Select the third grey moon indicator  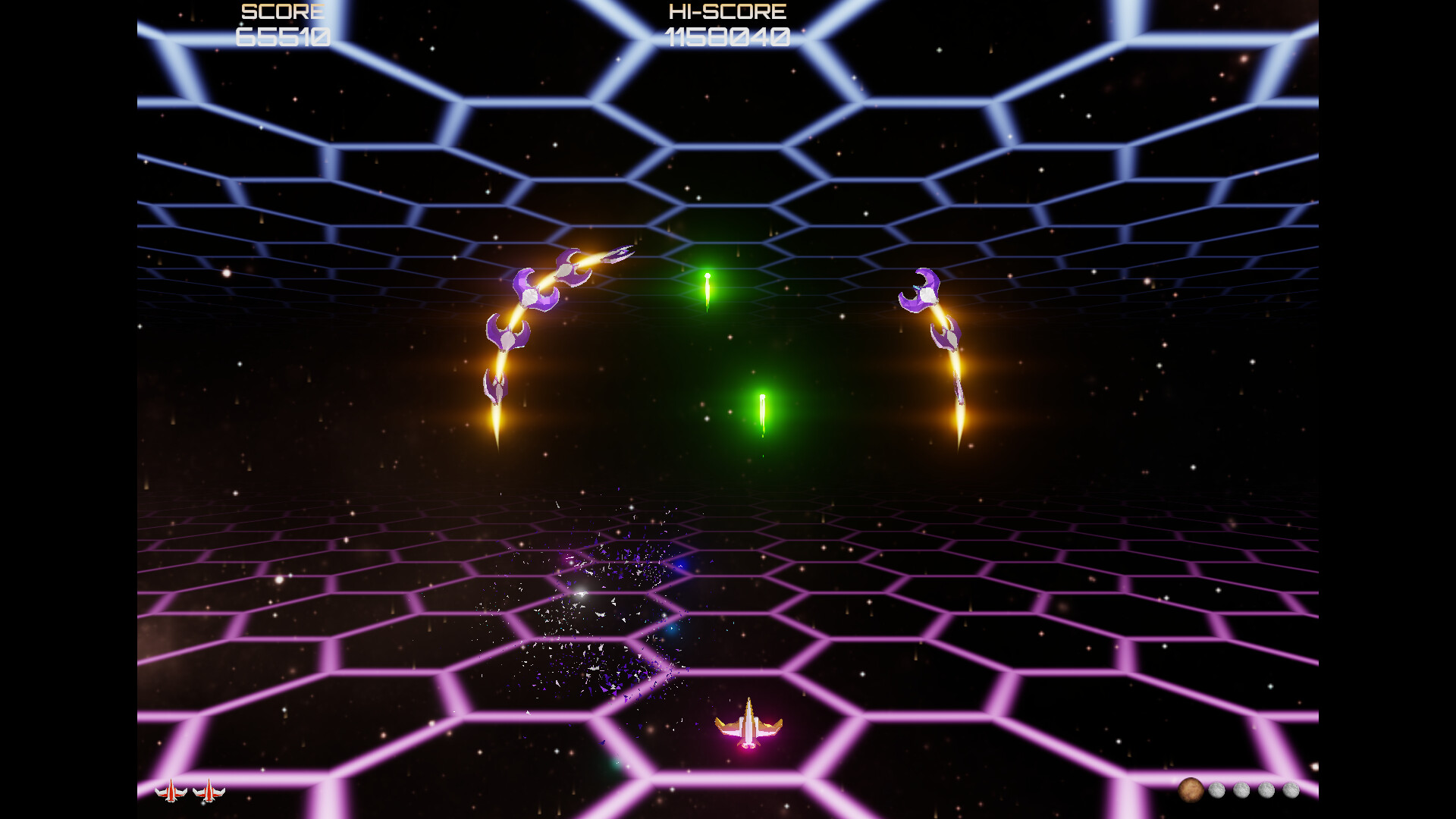point(1266,789)
